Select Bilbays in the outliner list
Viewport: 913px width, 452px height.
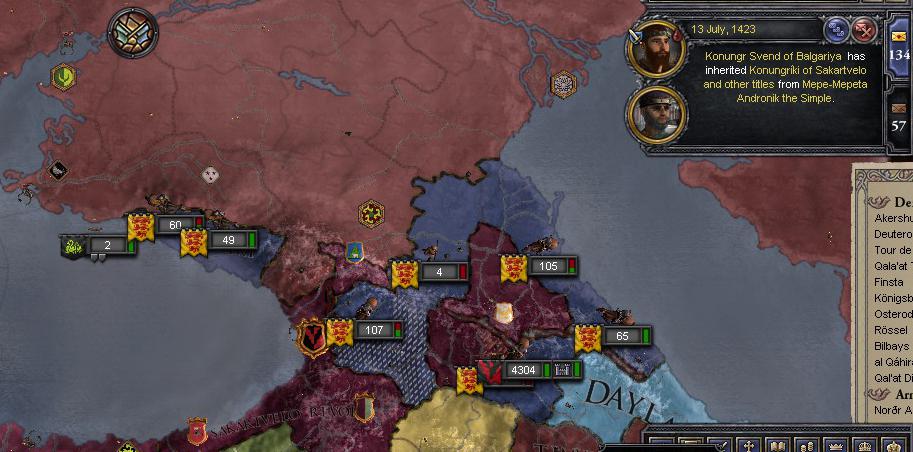[888, 346]
